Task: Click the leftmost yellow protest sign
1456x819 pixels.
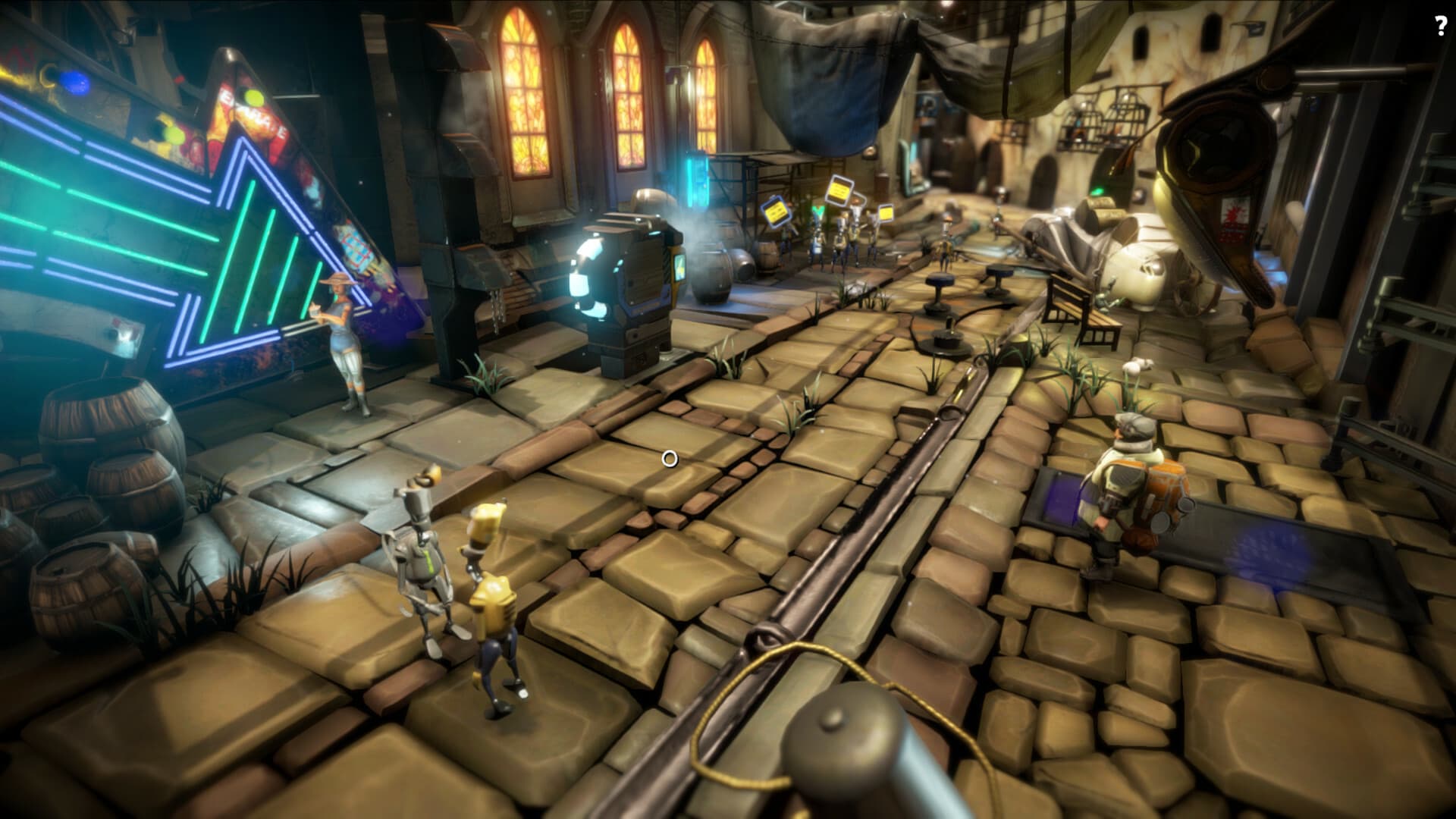Action: 776,212
